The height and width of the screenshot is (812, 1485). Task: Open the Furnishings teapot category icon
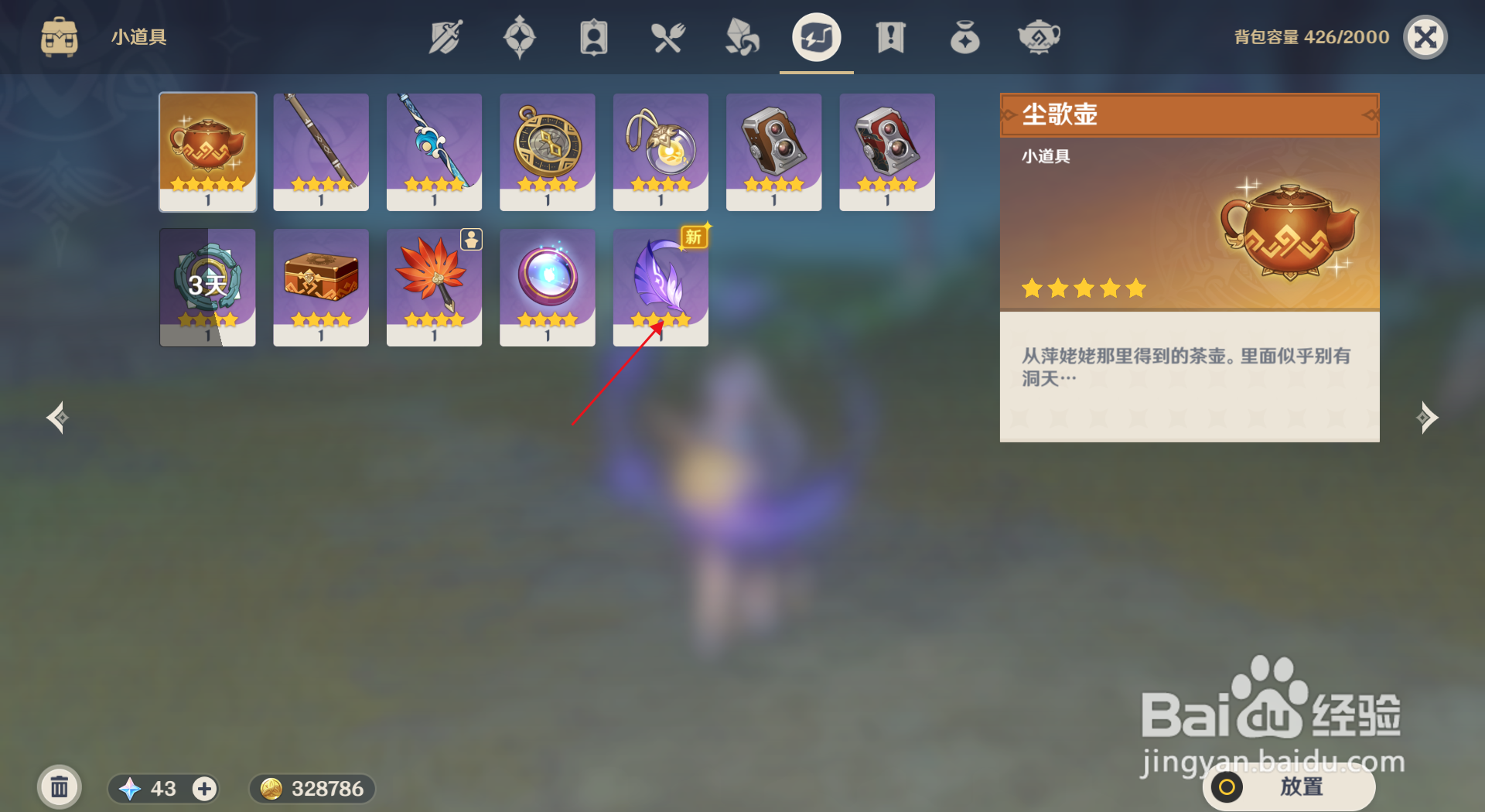1039,36
